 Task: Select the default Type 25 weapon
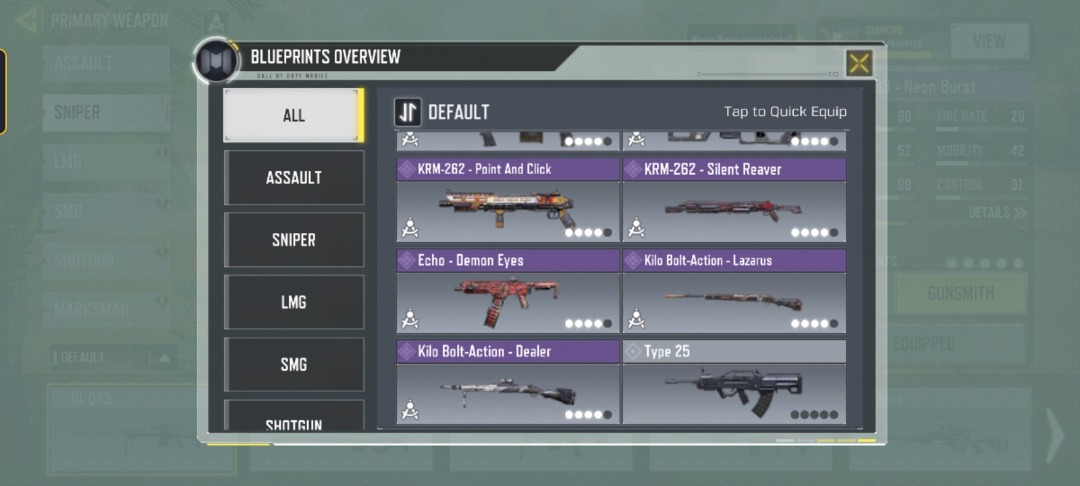(x=734, y=382)
